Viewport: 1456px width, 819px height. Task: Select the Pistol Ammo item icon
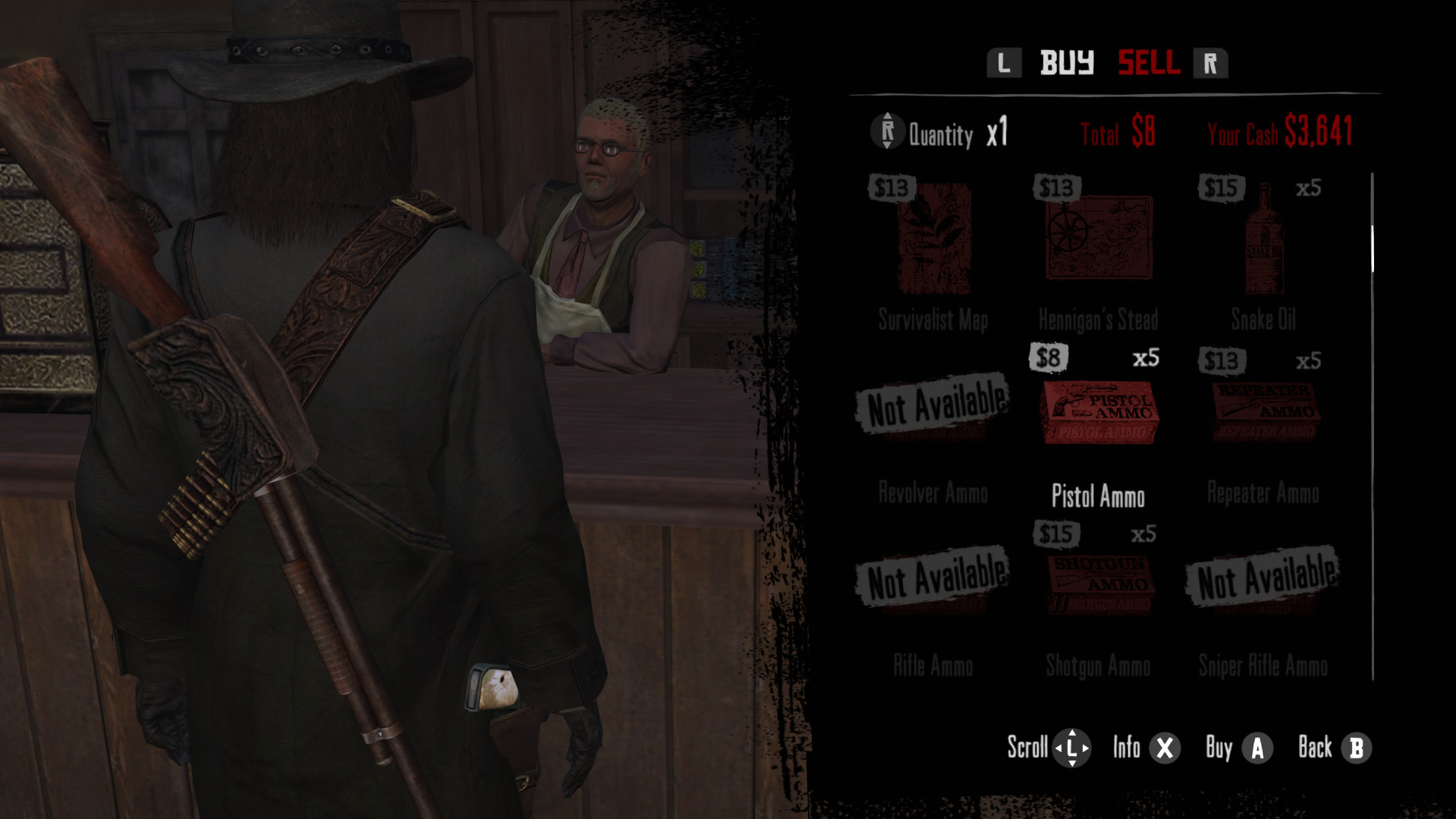(1098, 412)
